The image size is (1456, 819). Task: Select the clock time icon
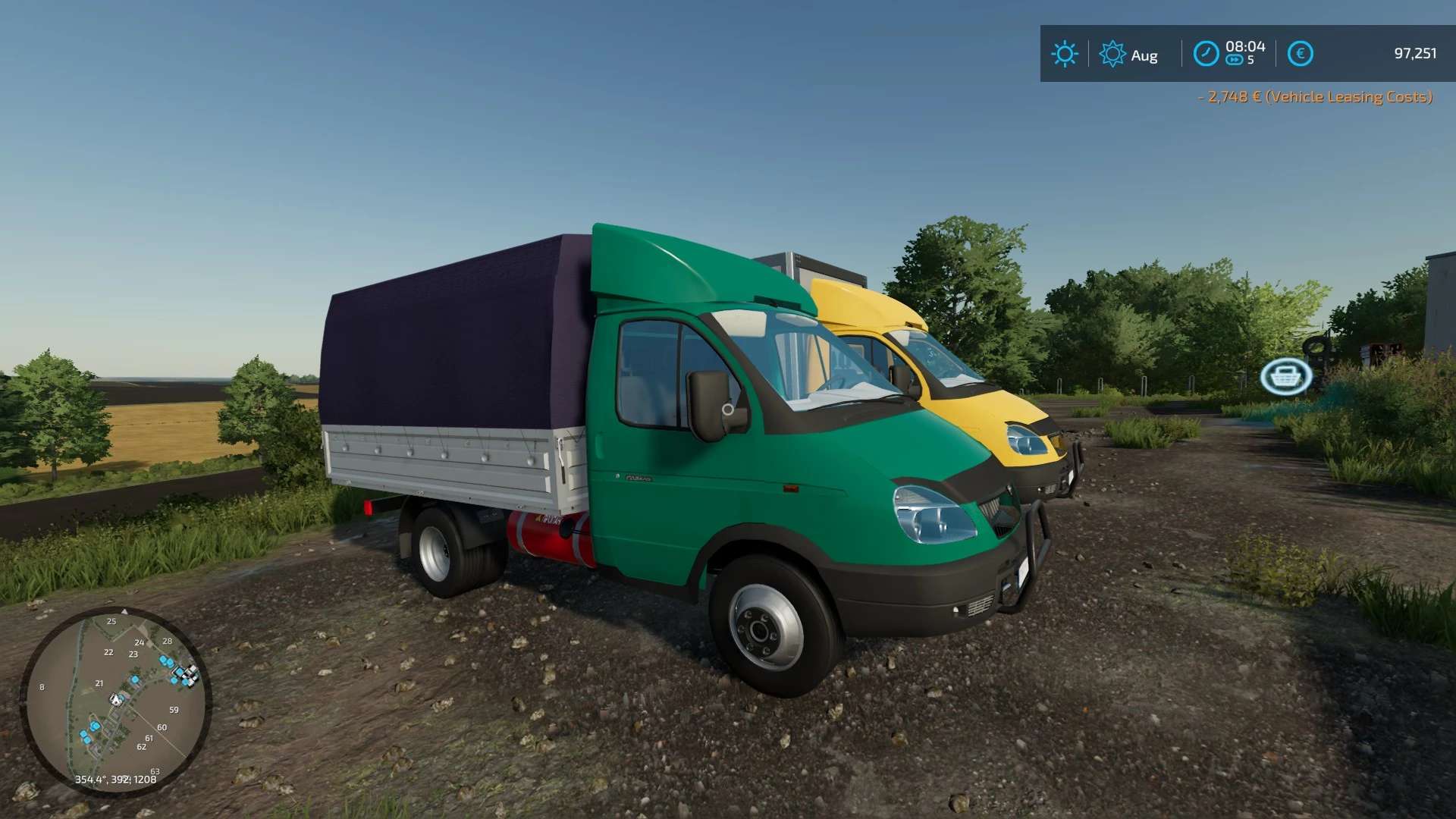(x=1206, y=54)
